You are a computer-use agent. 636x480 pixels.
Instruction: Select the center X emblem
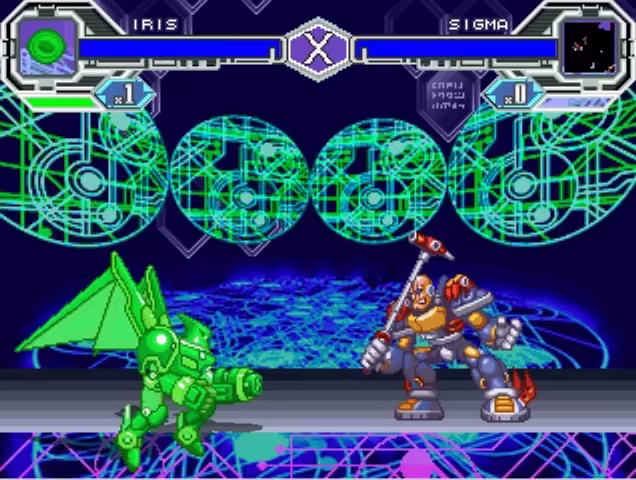[x=318, y=50]
